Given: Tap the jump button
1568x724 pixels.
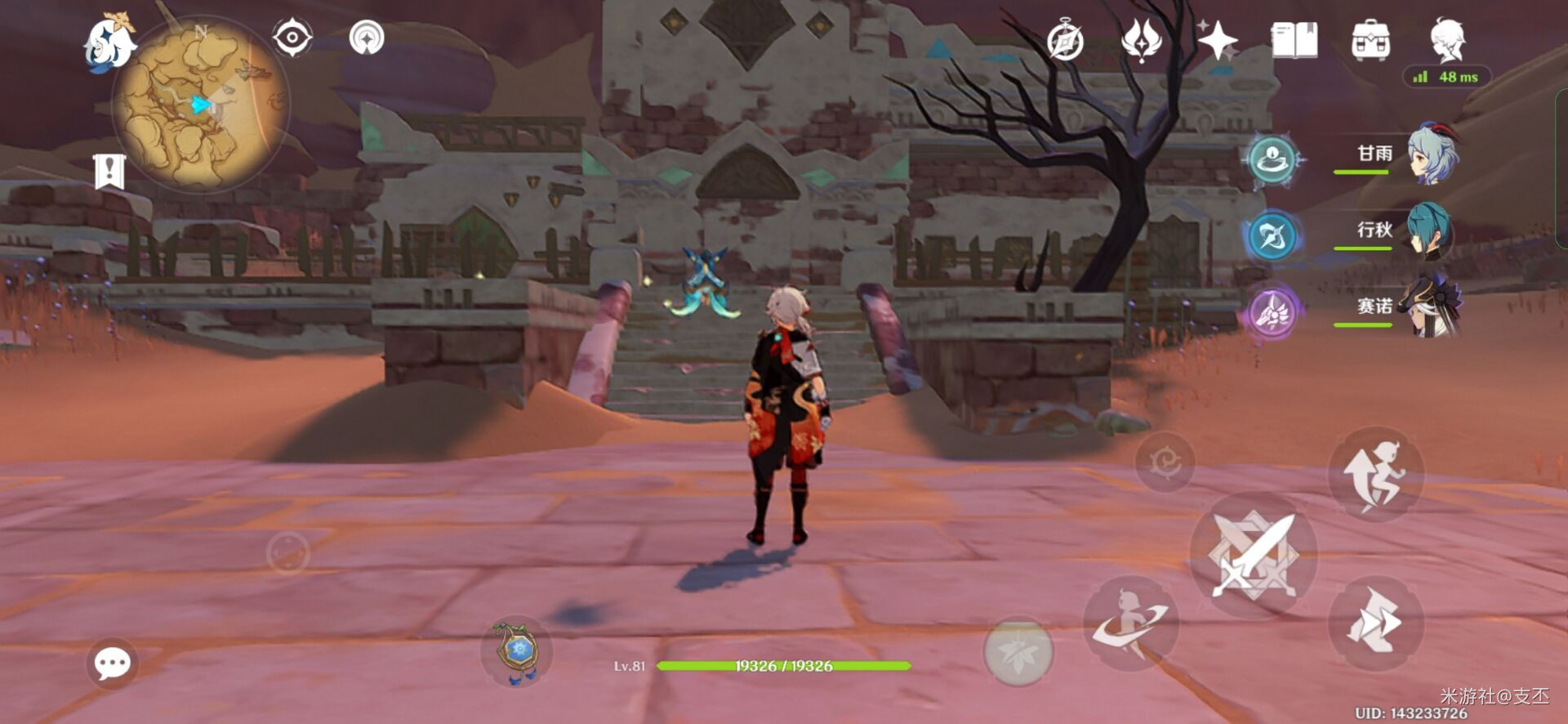Looking at the screenshot, I should click(x=1376, y=475).
